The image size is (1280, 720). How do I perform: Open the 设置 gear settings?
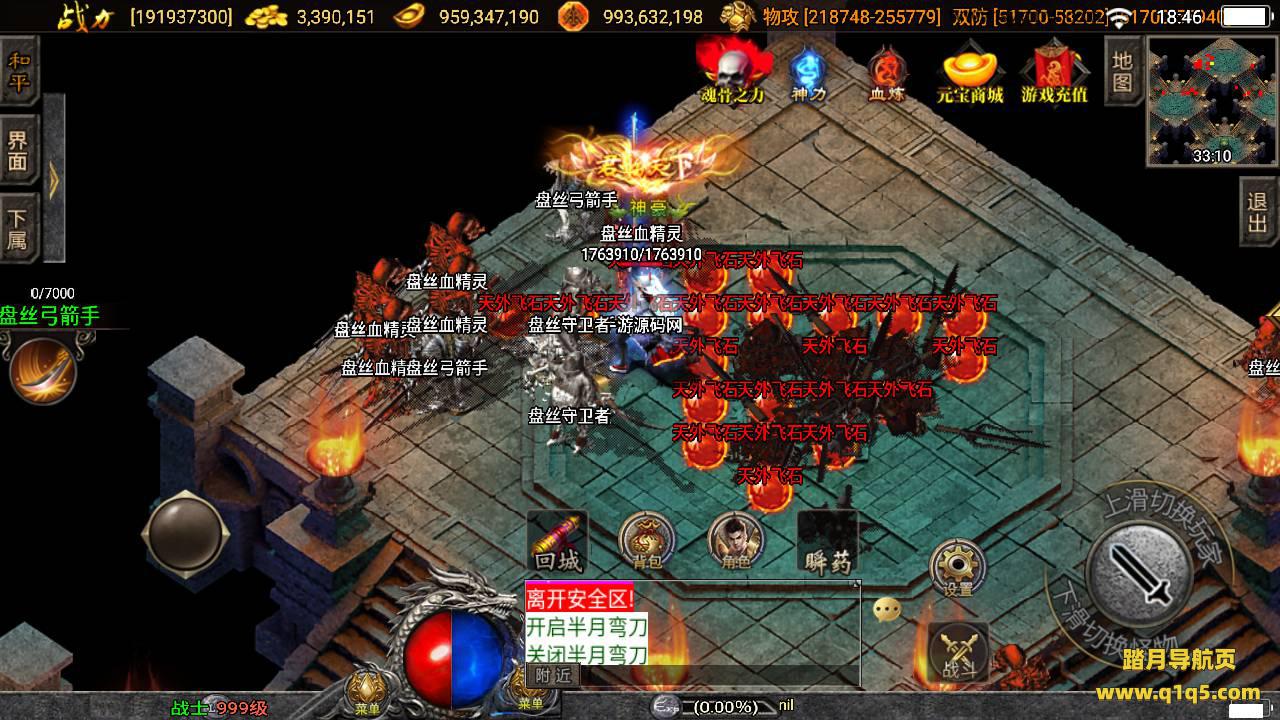click(x=958, y=568)
